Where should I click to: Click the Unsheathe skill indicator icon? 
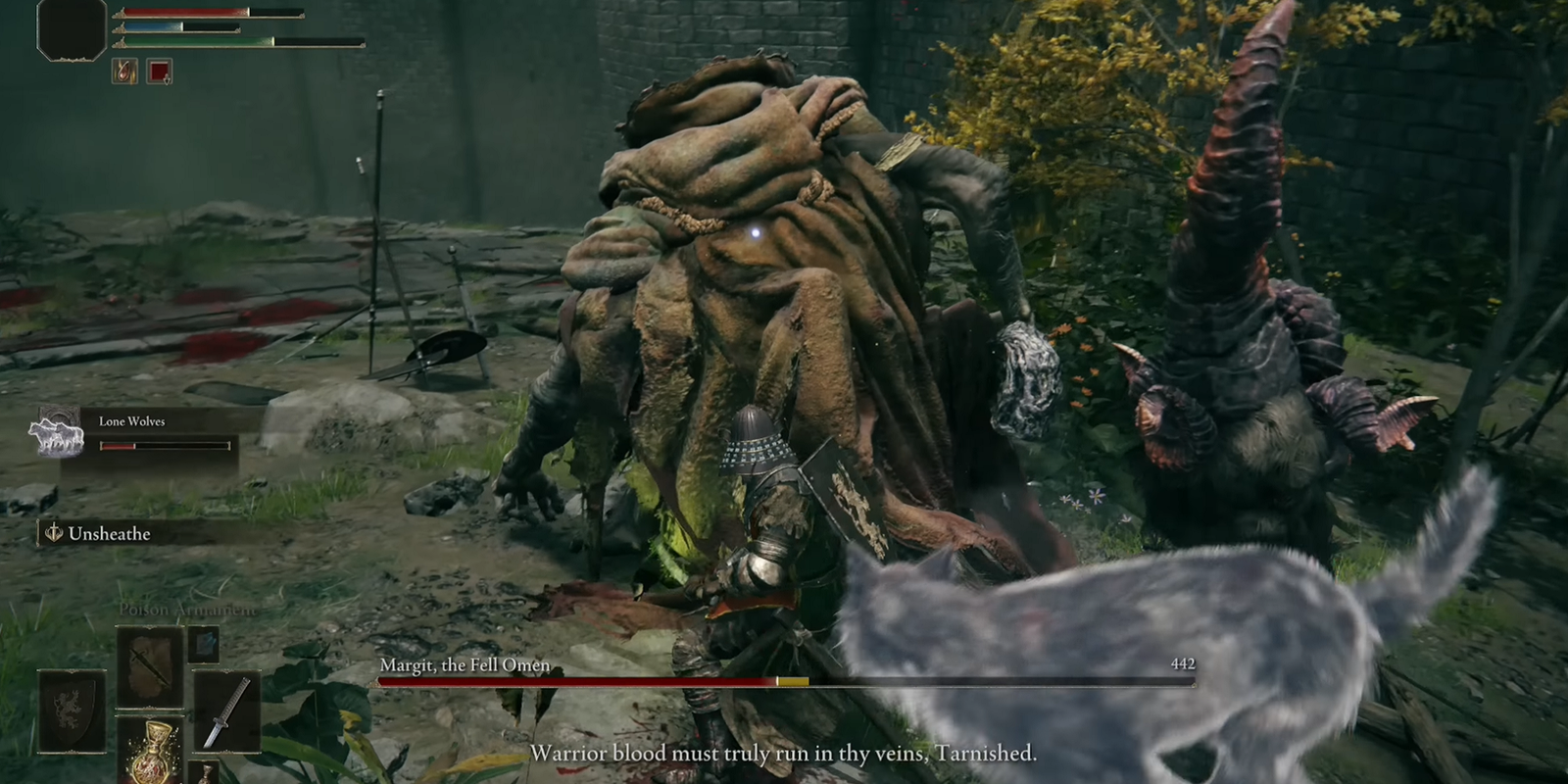[52, 535]
